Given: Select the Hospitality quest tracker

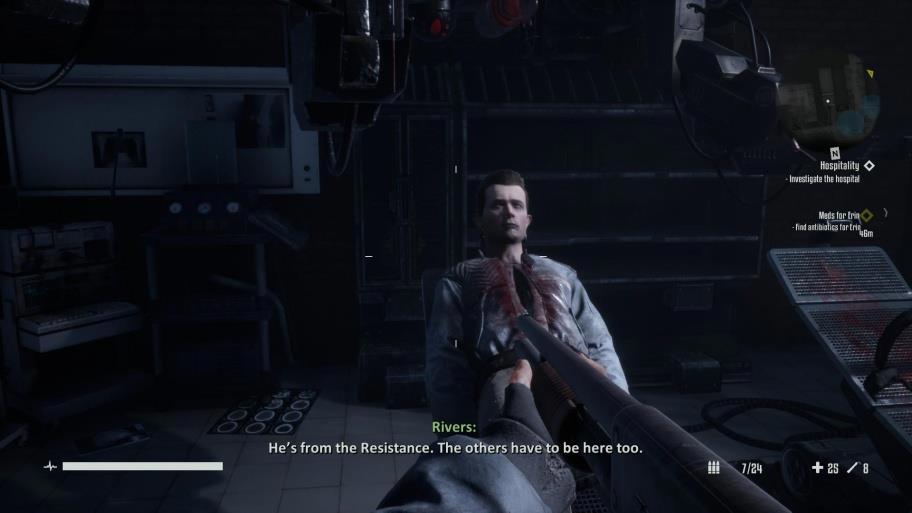Looking at the screenshot, I should point(840,166).
